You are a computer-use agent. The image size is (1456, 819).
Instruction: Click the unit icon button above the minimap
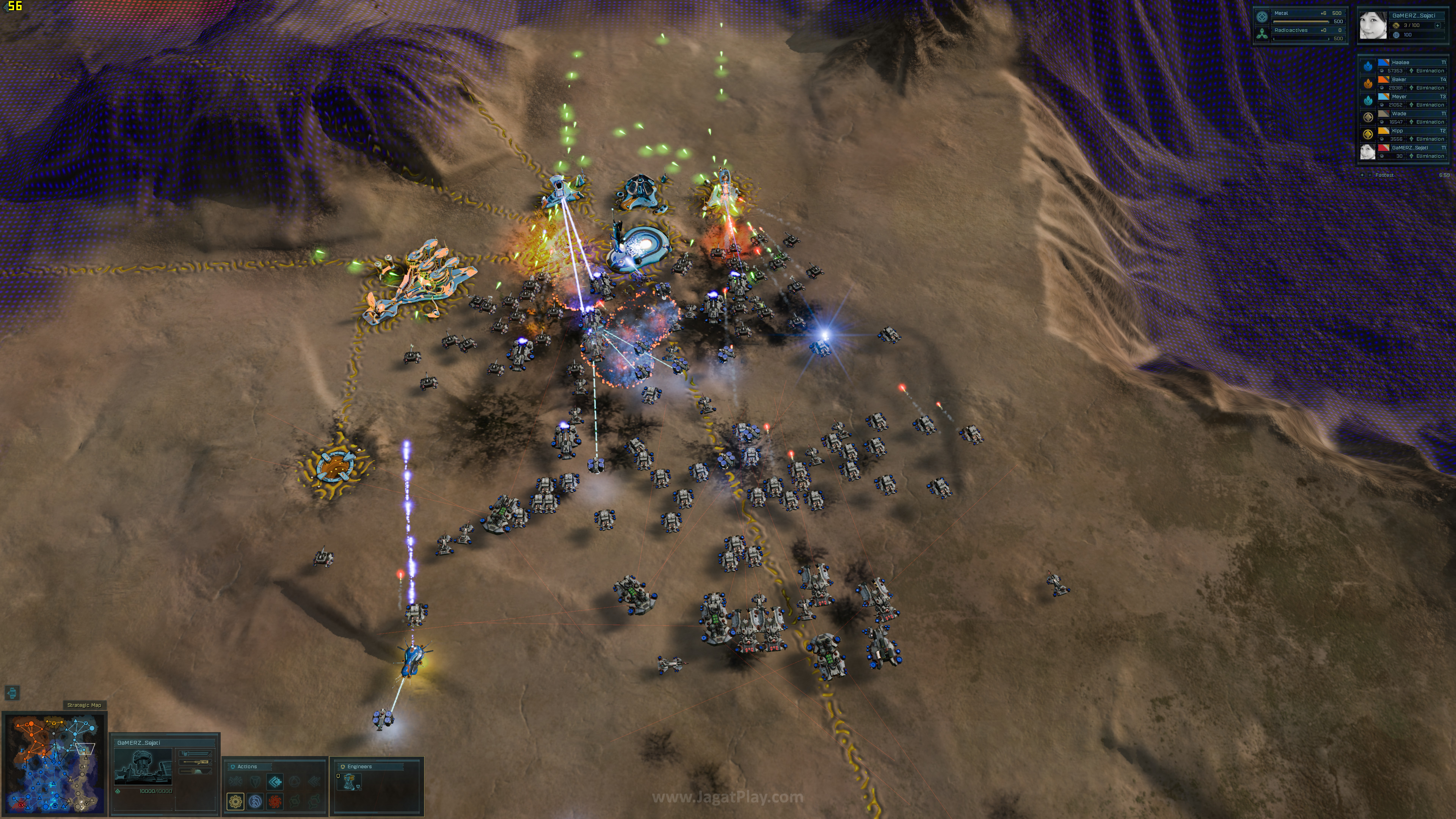pos(13,692)
